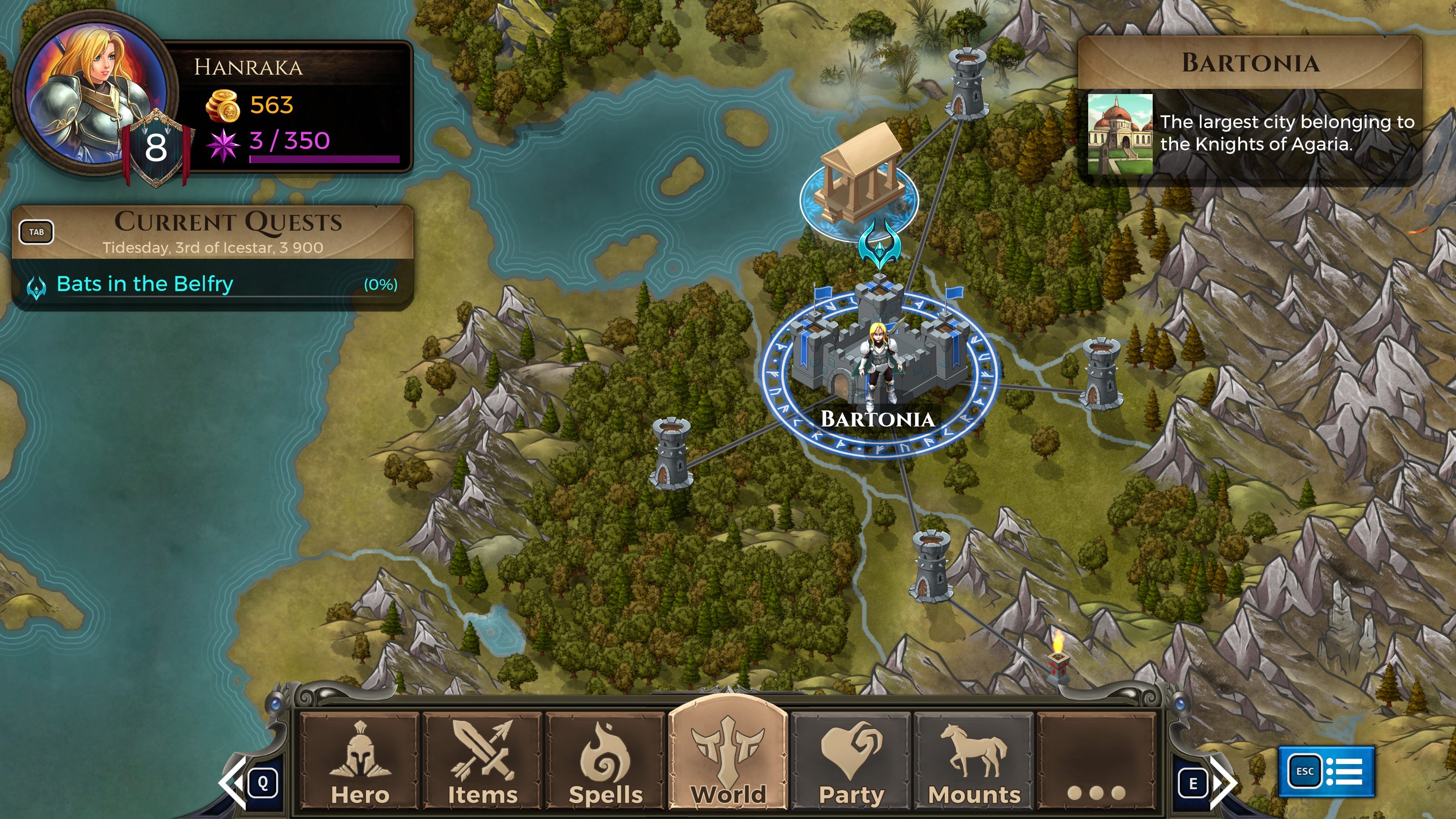Screen dimensions: 1456x819
Task: Switch to the Items tab
Action: coord(483,761)
